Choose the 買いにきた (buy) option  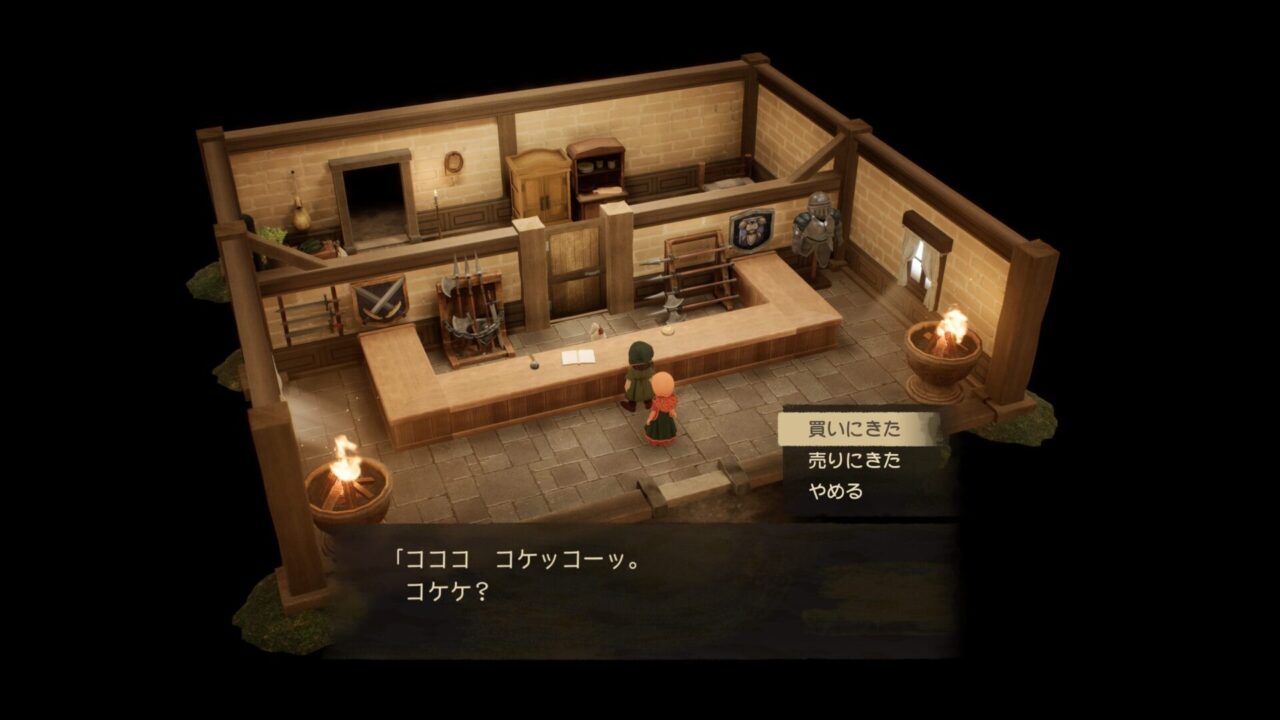(854, 430)
